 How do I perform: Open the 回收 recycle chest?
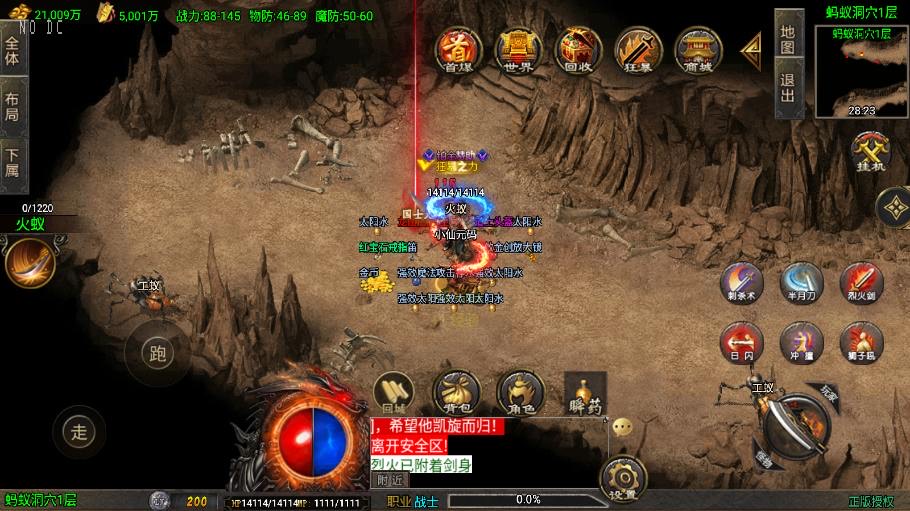click(578, 48)
